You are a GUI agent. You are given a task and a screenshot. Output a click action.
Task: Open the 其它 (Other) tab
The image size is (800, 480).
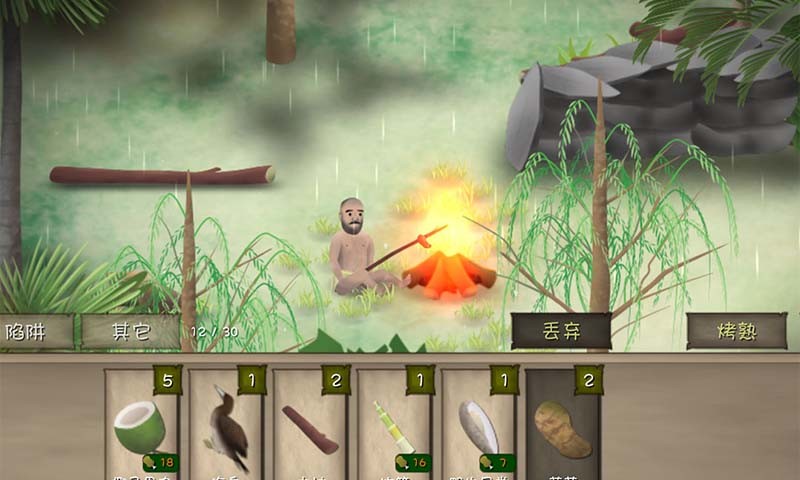click(129, 332)
